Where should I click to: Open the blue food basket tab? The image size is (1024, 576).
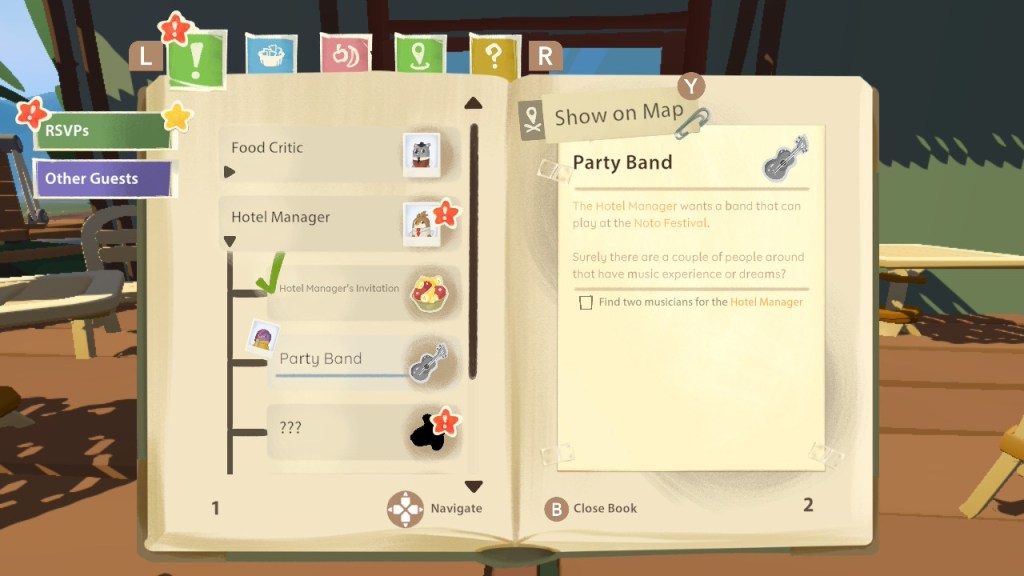pos(270,55)
